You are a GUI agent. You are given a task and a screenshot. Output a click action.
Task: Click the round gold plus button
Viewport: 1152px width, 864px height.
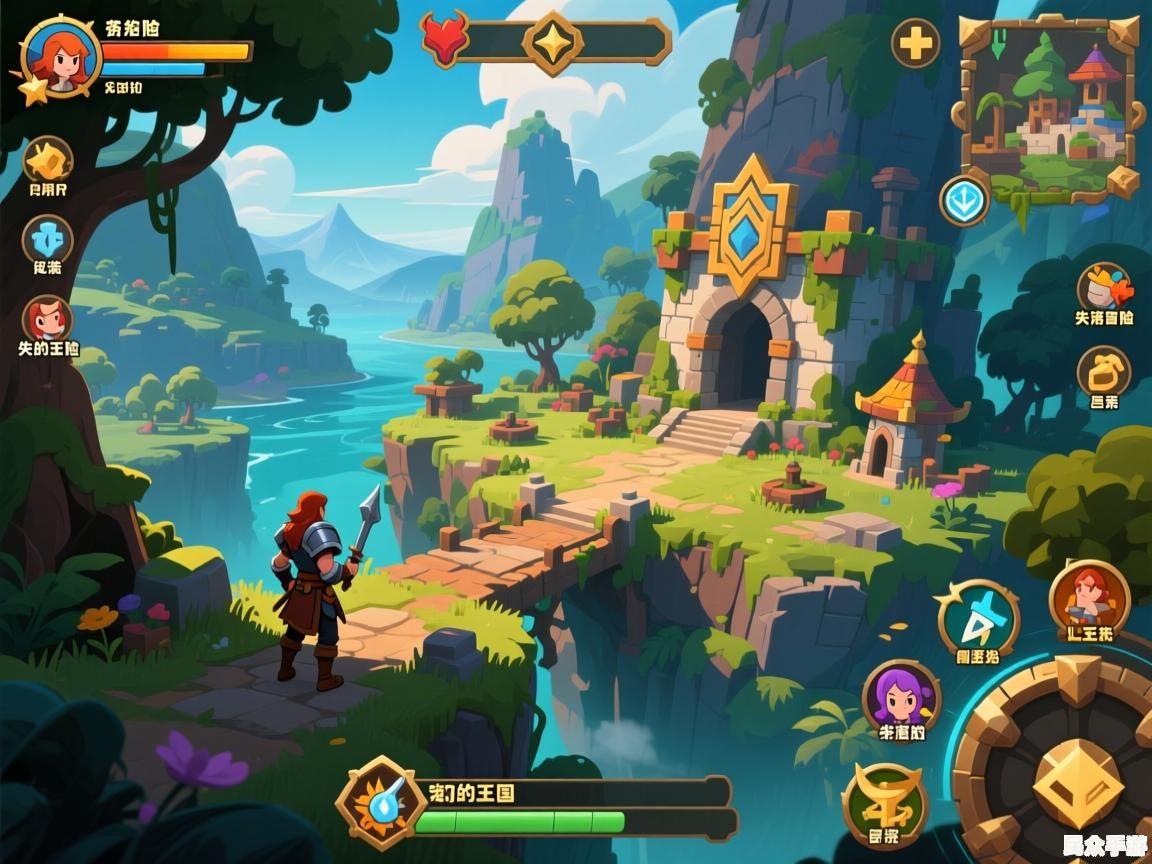(915, 44)
